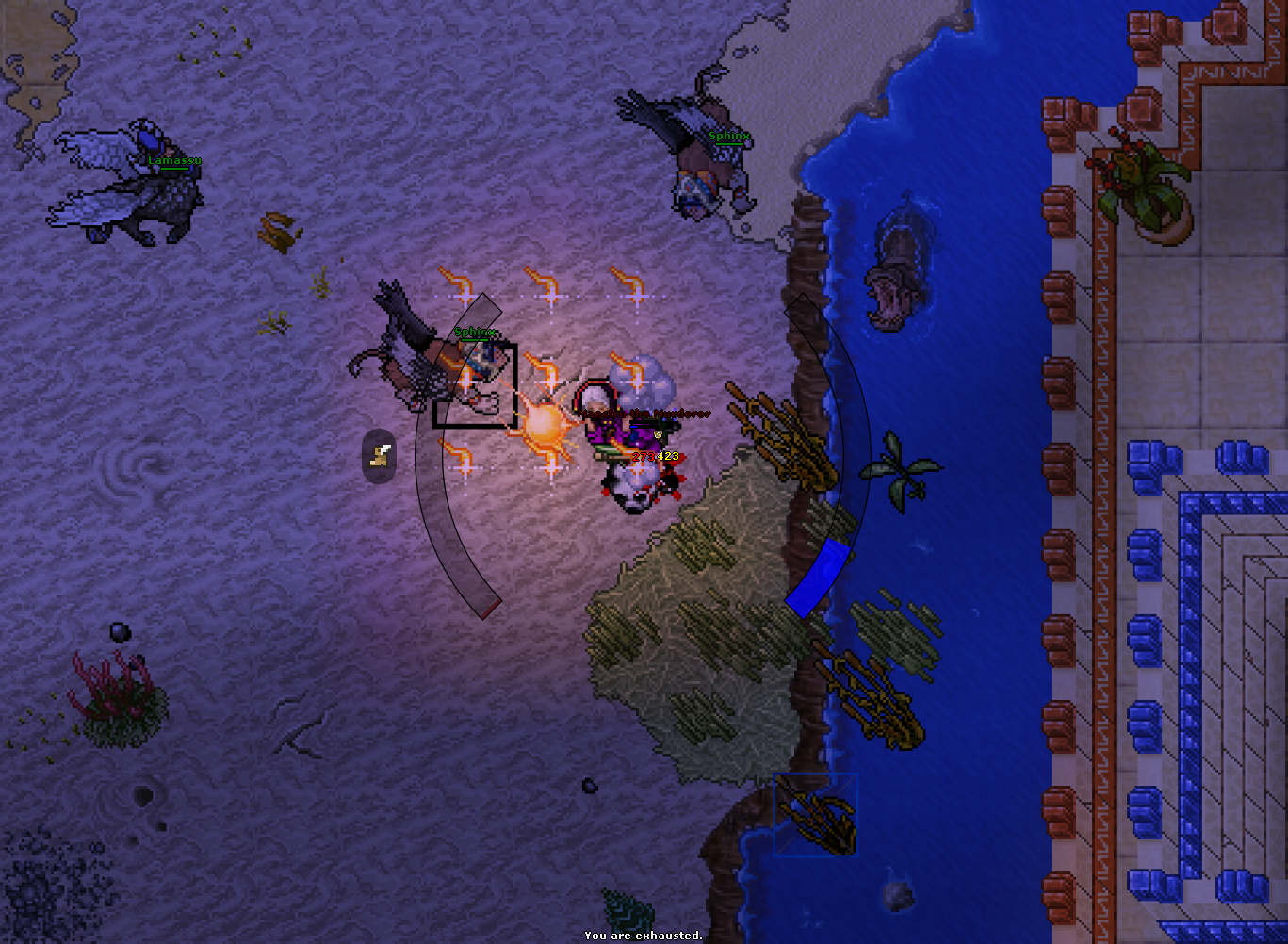Click the winged boot haste status icon
The width and height of the screenshot is (1288, 944).
pos(380,457)
